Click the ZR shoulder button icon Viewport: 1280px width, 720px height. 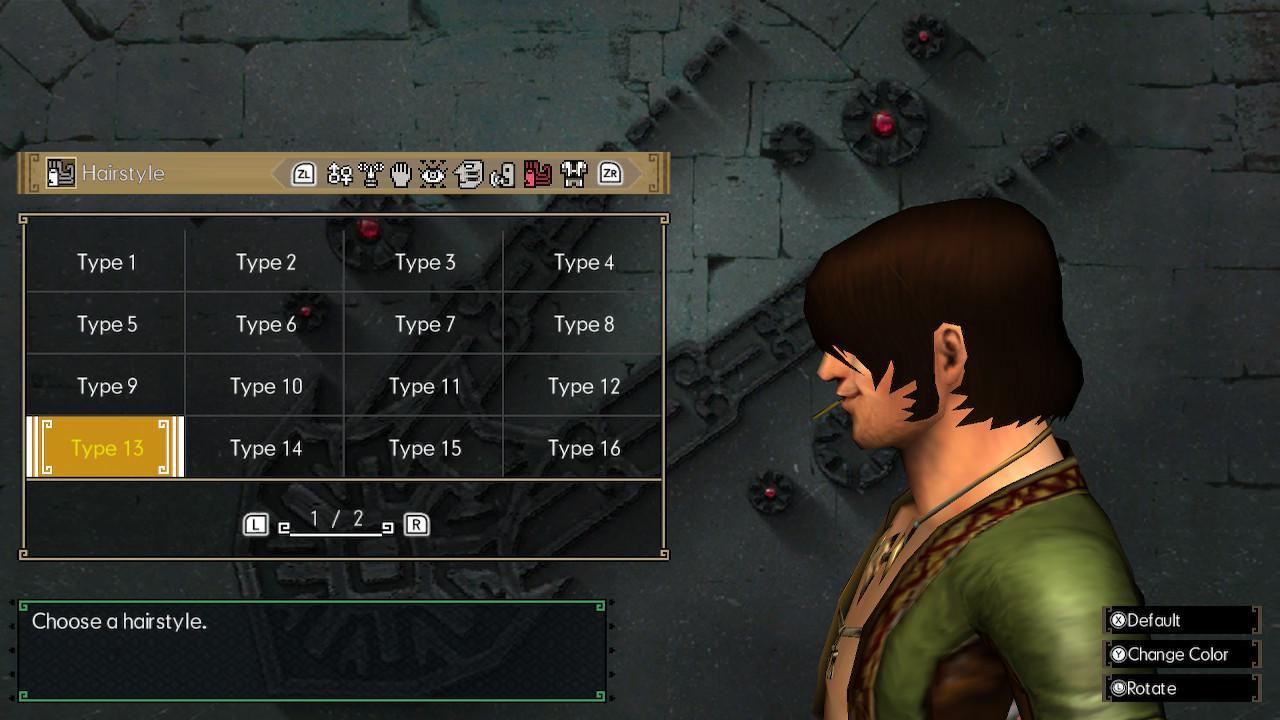(x=610, y=173)
